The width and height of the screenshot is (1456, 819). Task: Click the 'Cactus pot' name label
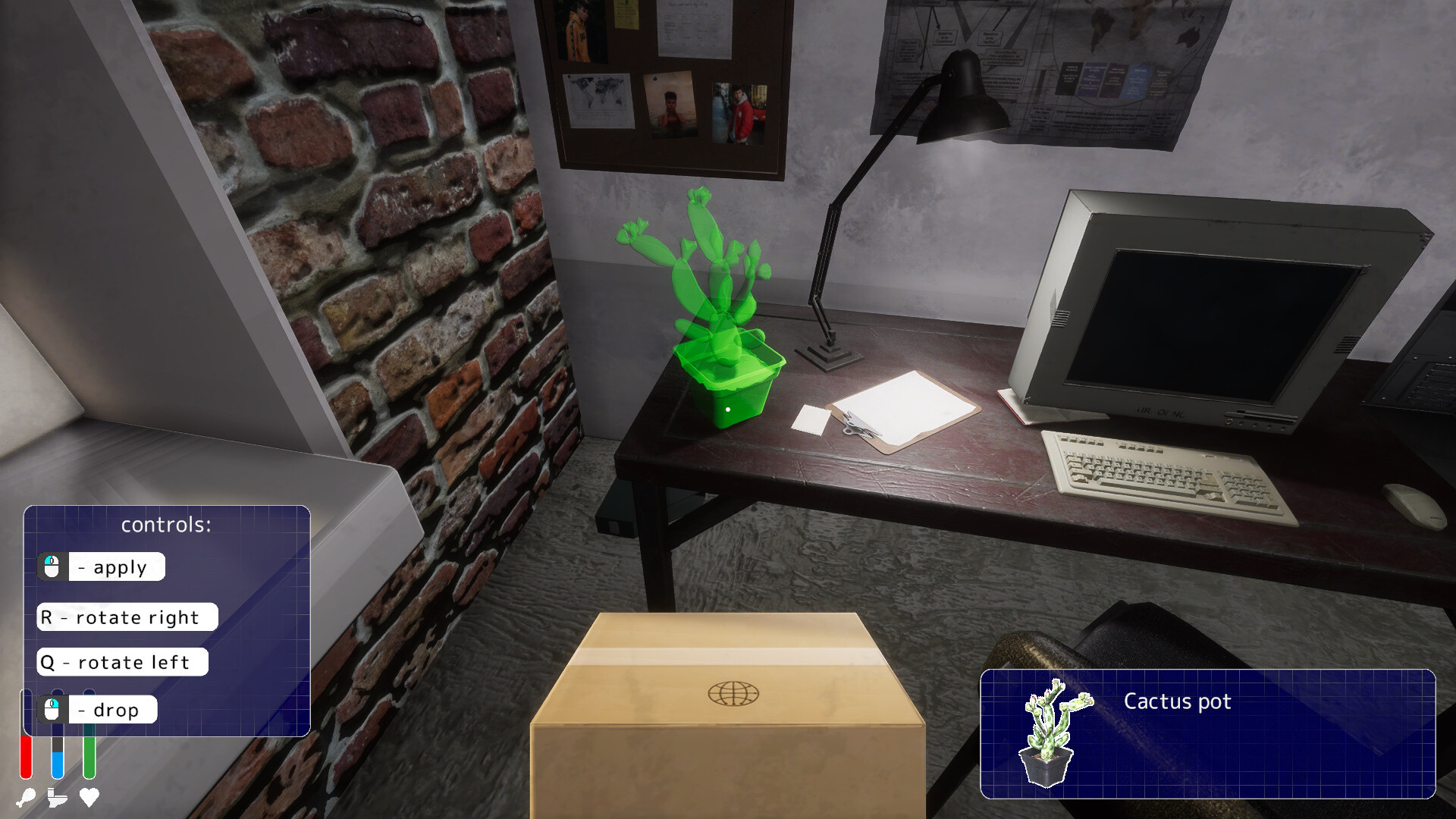tap(1177, 702)
